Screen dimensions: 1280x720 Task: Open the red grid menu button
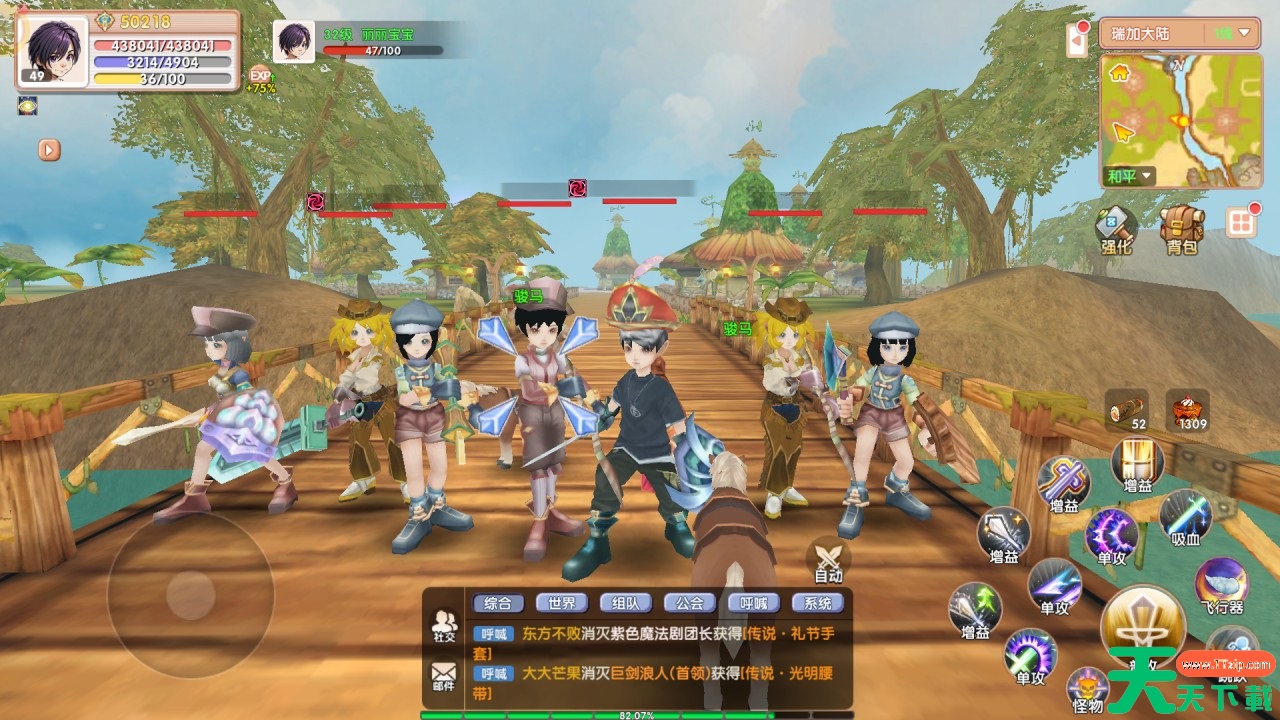tap(1241, 222)
